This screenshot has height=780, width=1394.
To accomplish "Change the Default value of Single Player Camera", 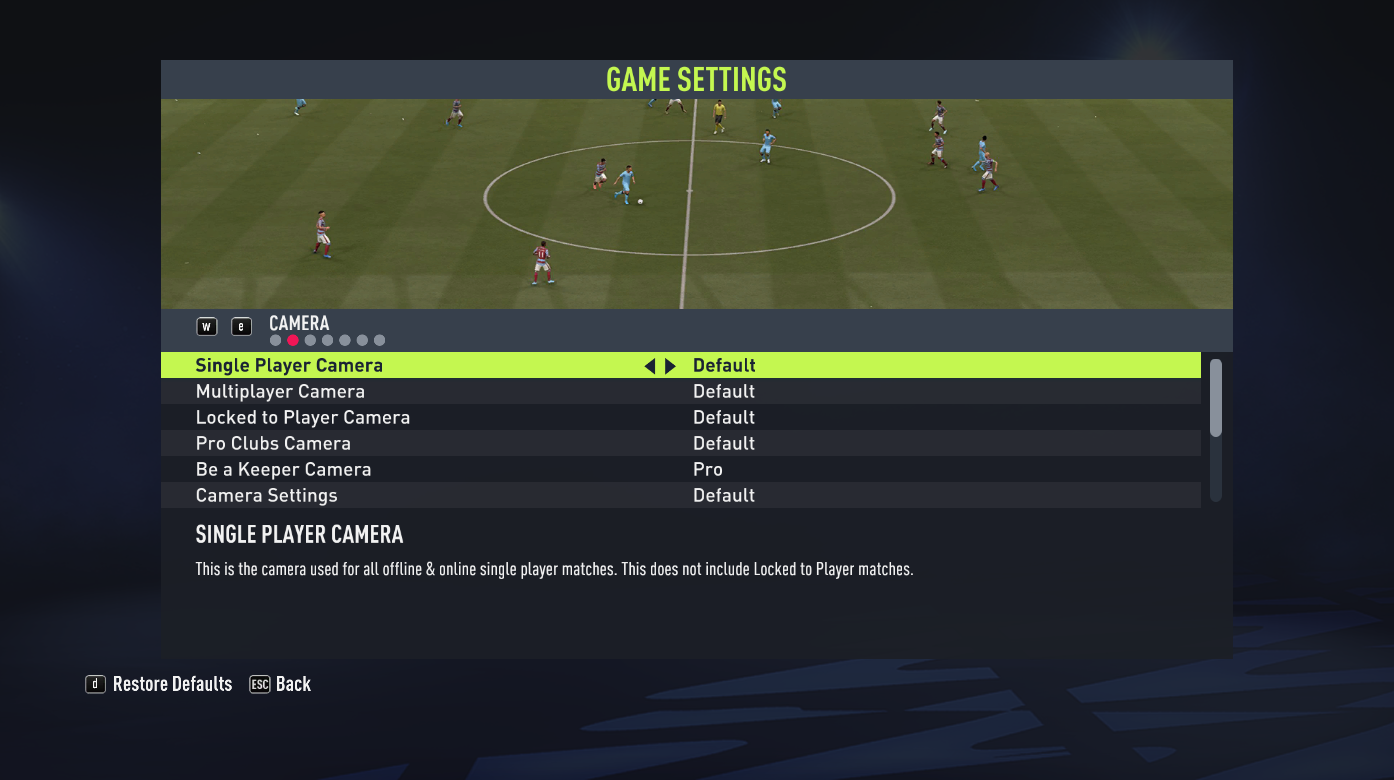I will 724,365.
